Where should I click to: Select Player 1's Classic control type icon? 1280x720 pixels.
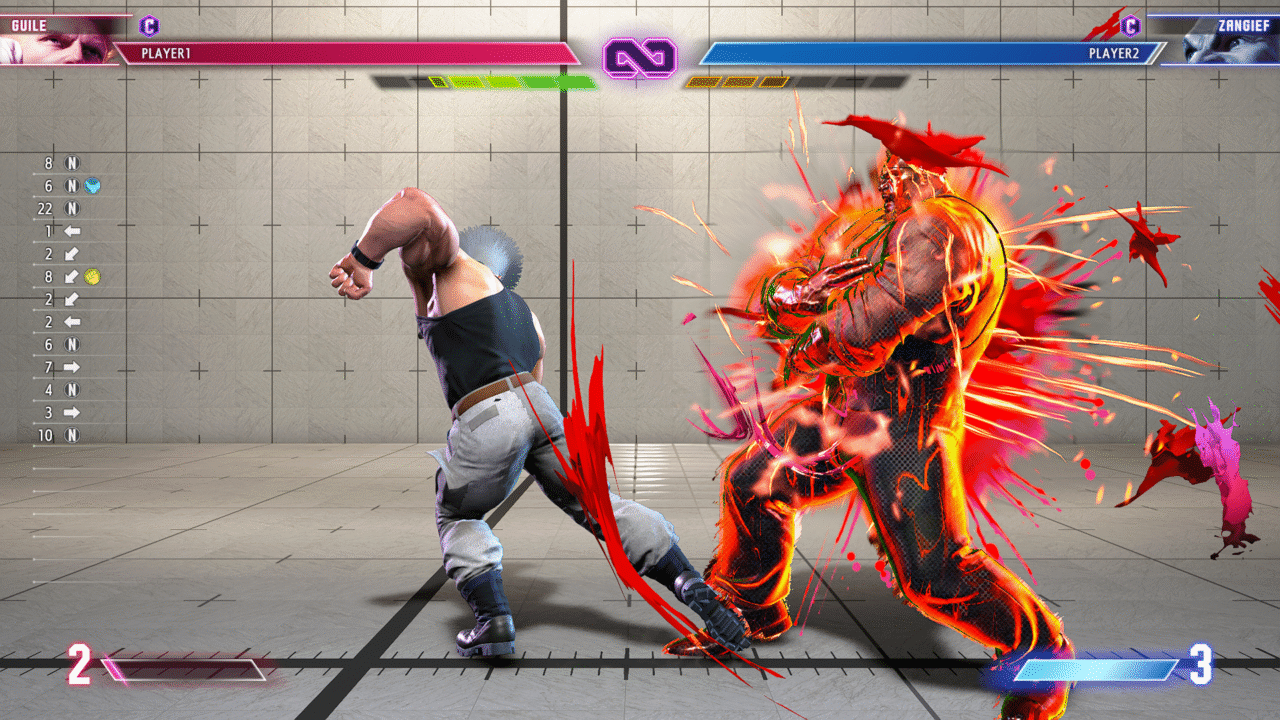pos(149,26)
